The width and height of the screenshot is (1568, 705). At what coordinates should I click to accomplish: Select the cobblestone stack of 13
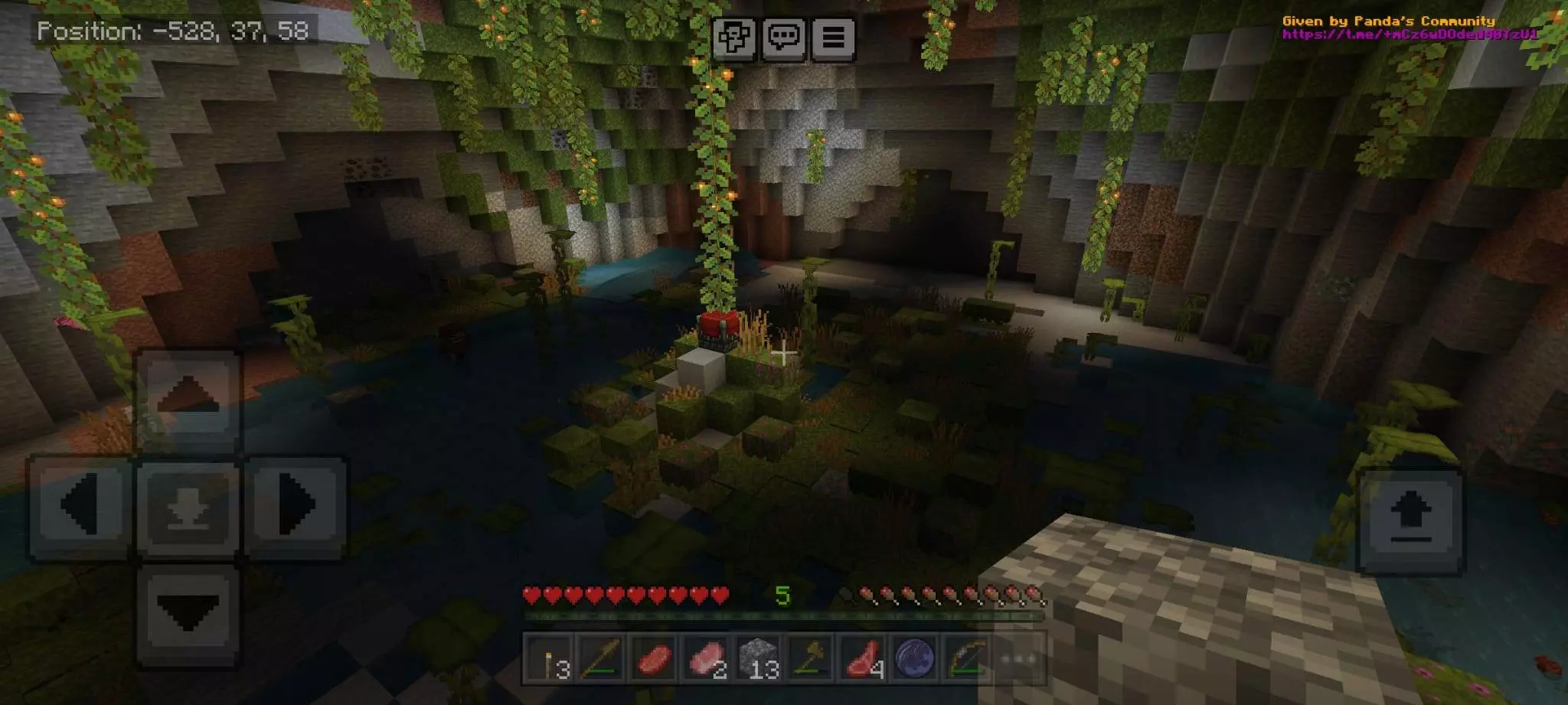(759, 658)
